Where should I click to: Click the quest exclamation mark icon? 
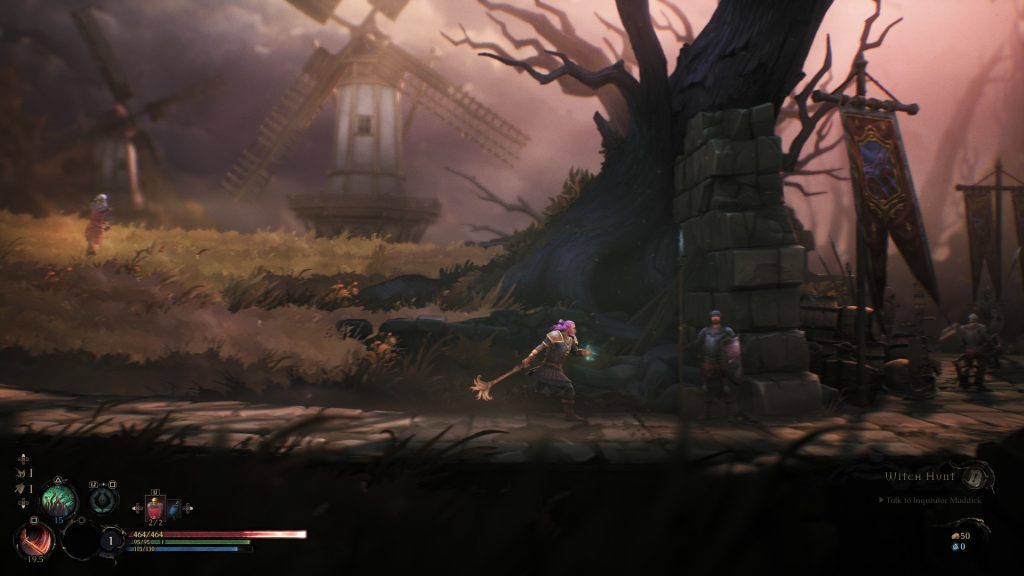pos(972,476)
